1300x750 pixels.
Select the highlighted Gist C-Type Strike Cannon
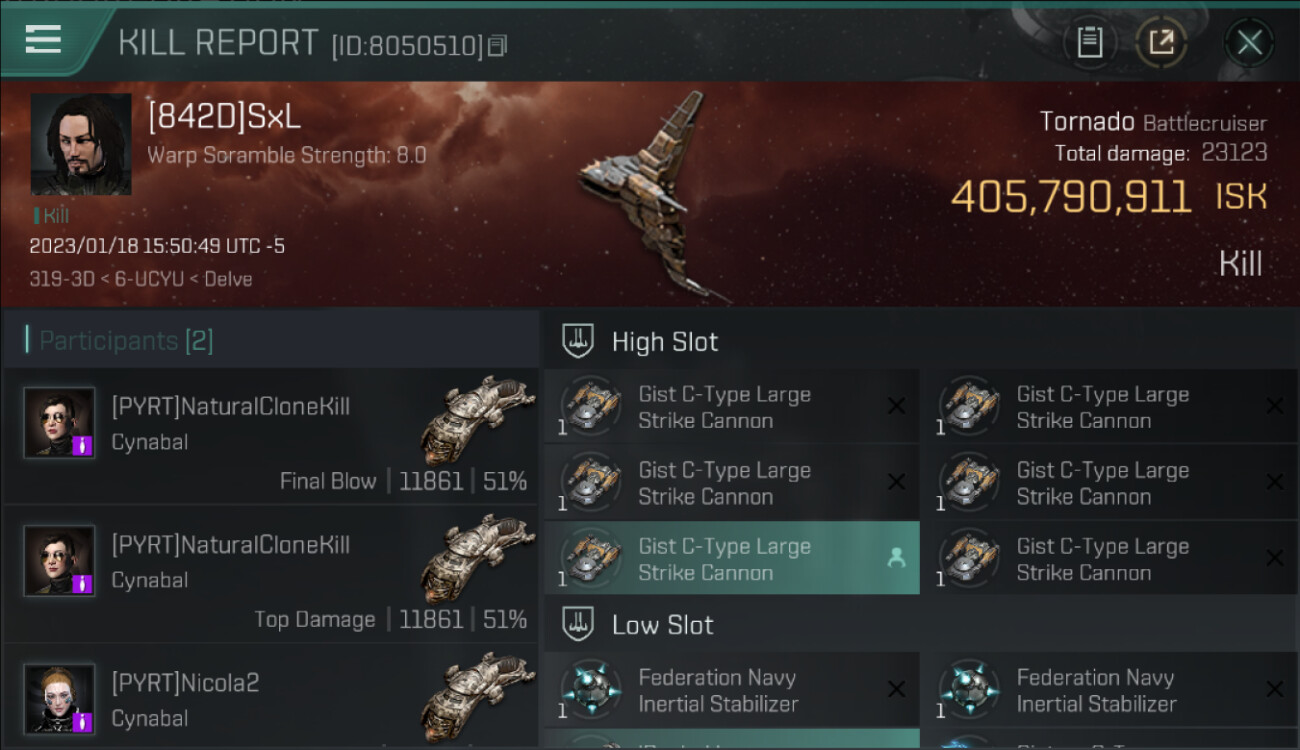coord(732,559)
